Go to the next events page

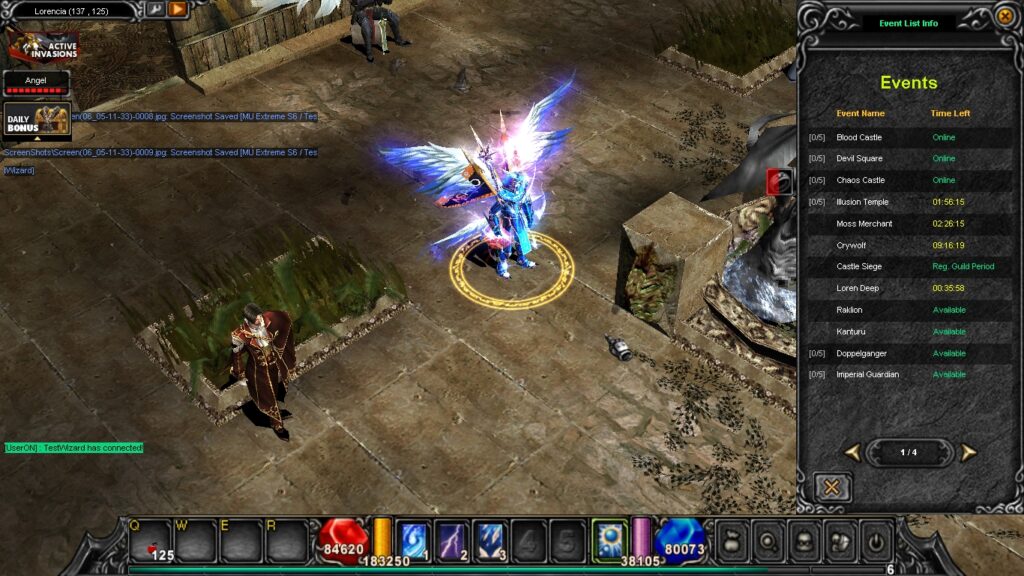[x=968, y=453]
